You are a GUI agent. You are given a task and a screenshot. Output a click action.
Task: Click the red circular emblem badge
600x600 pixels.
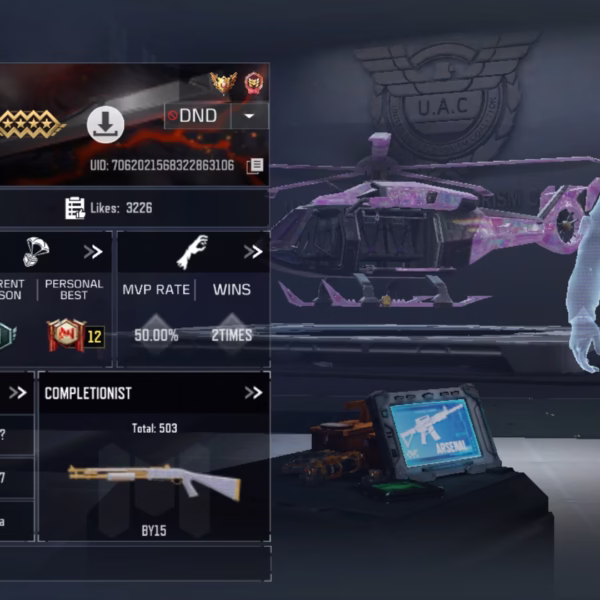(254, 82)
